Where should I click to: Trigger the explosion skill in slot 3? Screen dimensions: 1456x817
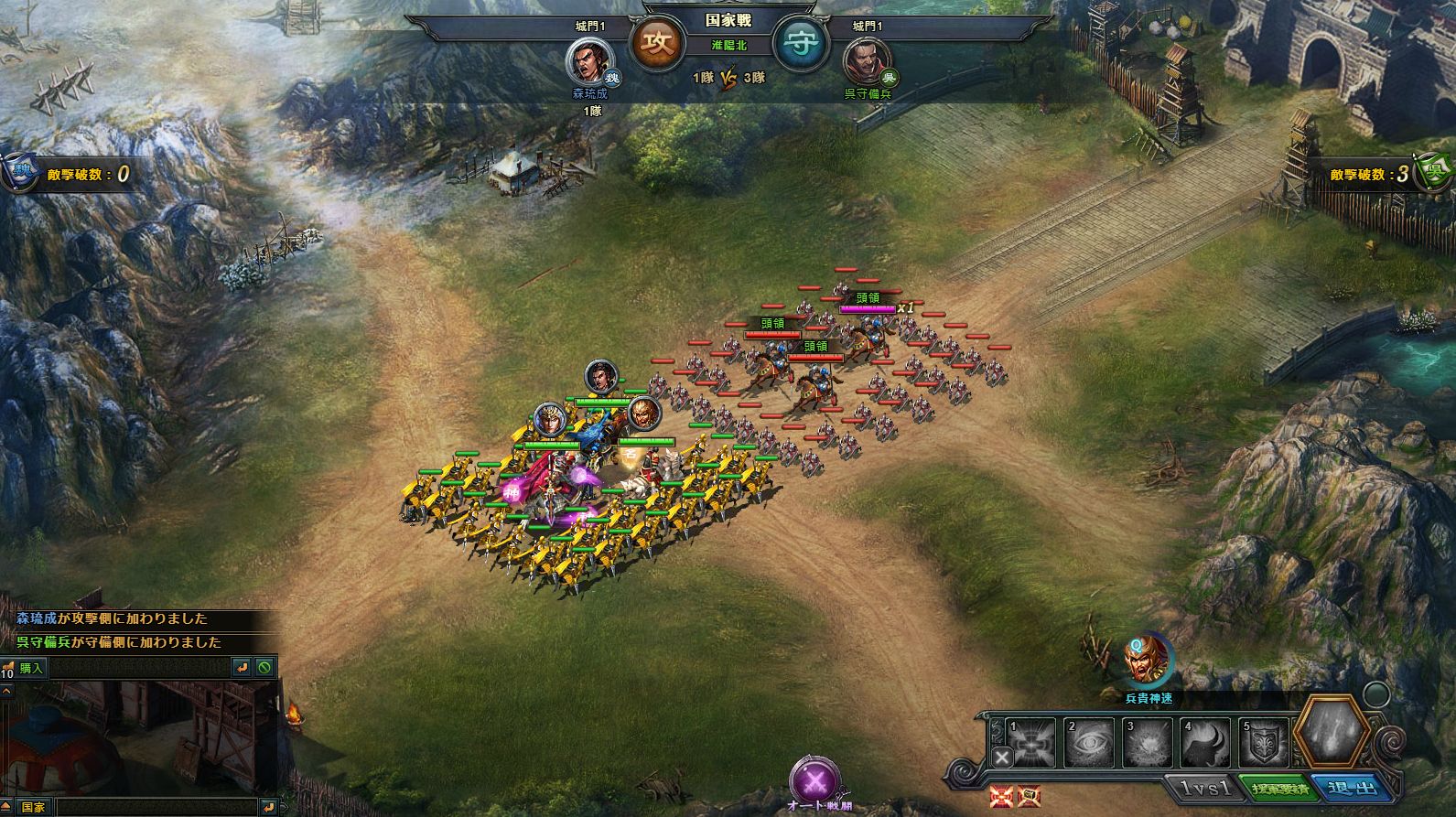(1148, 742)
